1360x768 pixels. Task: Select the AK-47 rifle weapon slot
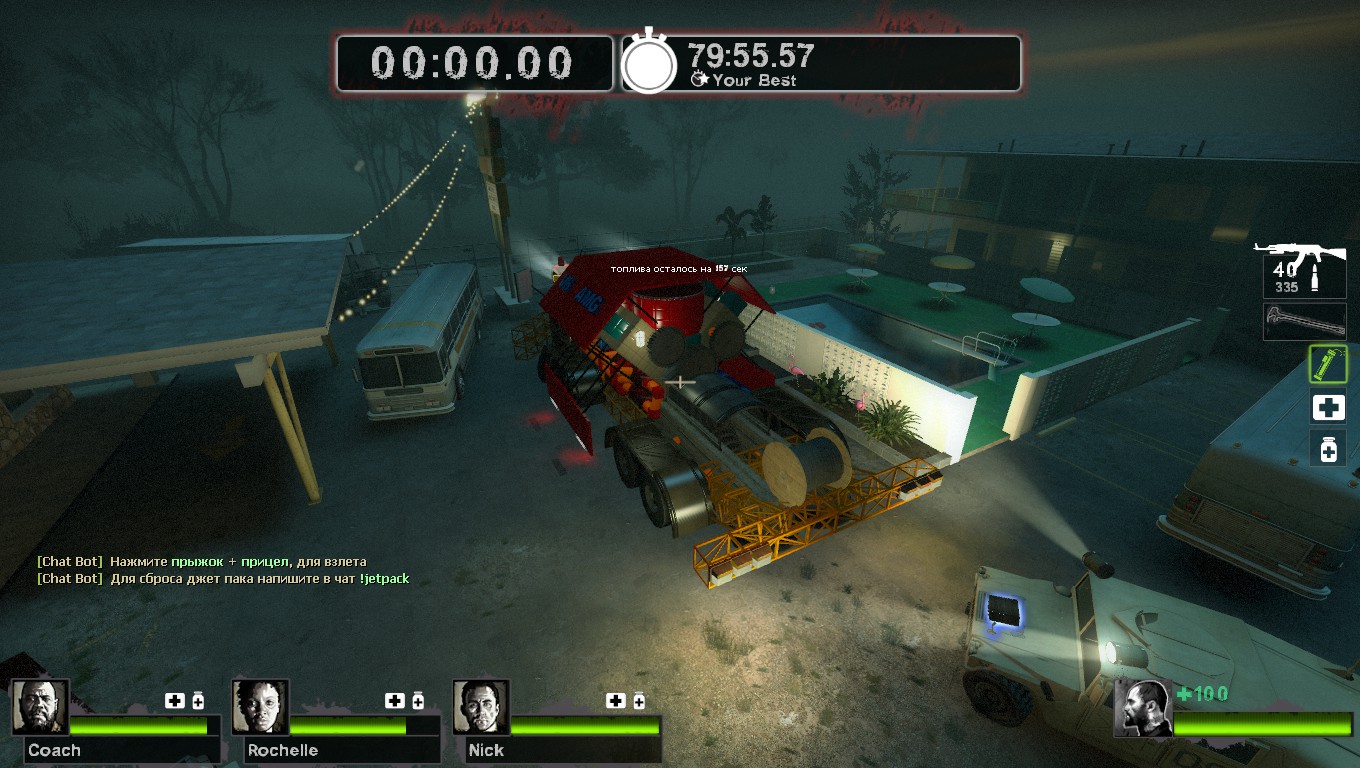coord(1303,268)
